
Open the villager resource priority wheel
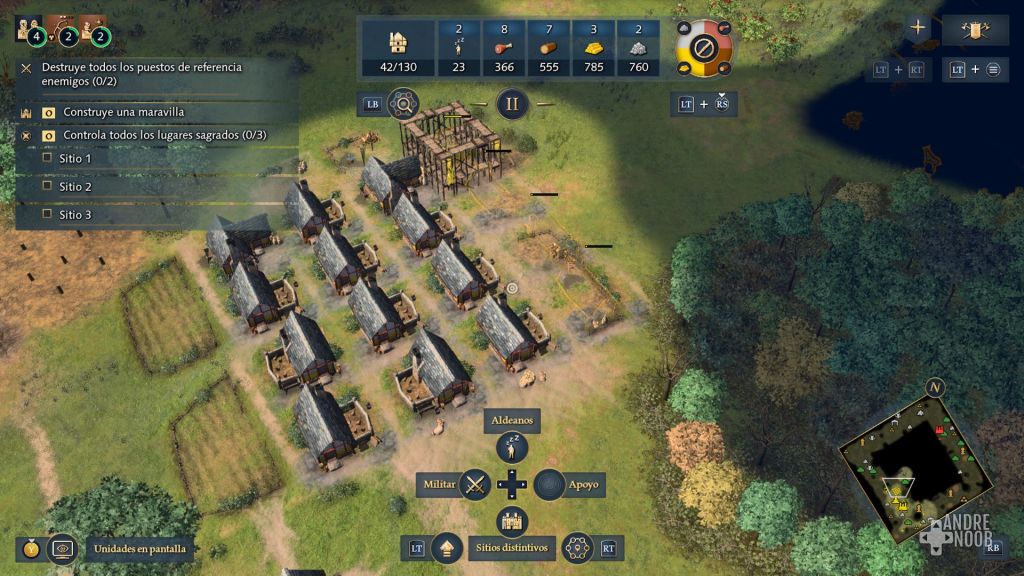704,46
